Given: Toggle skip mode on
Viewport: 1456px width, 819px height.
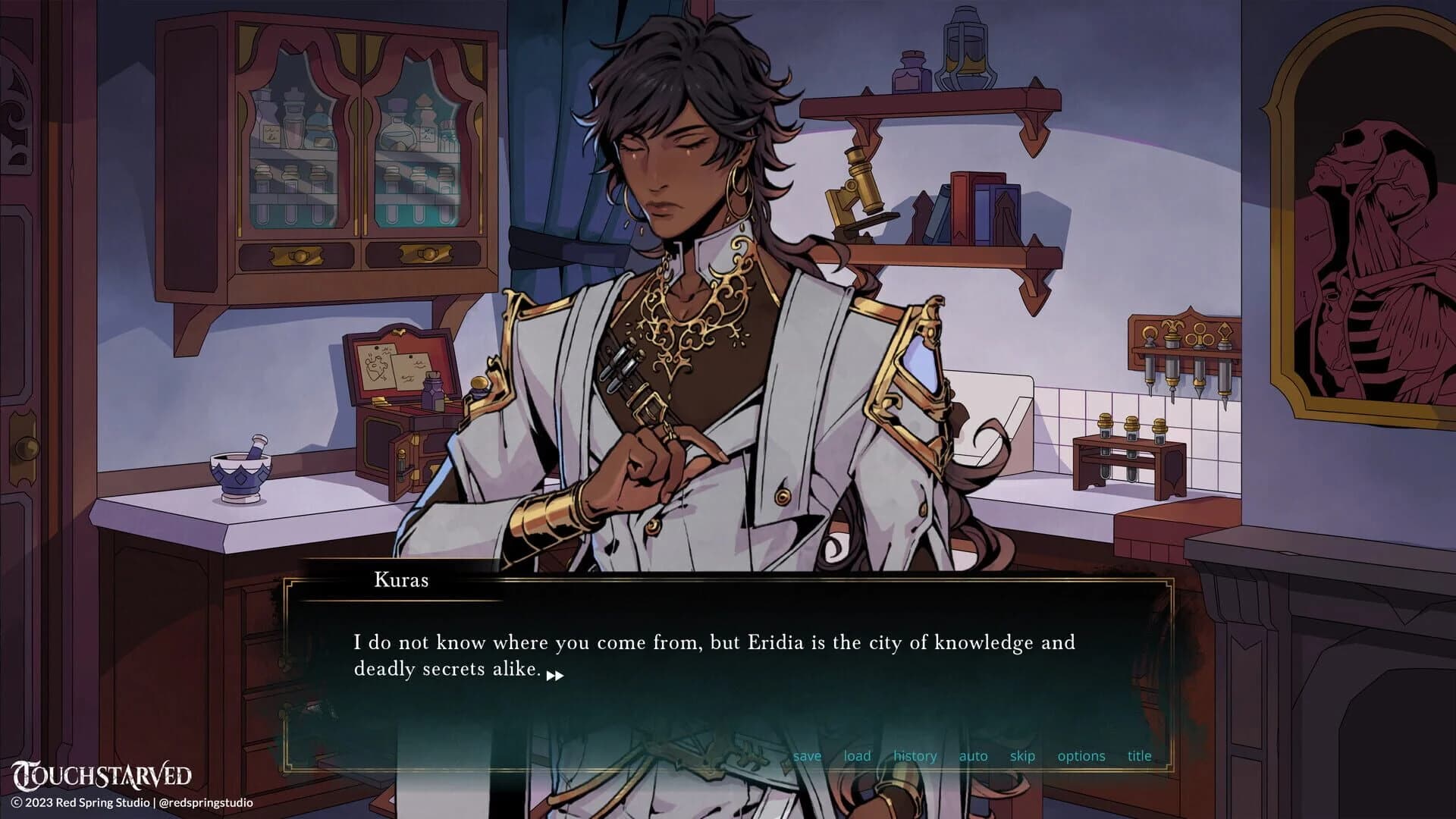Looking at the screenshot, I should (x=1021, y=756).
